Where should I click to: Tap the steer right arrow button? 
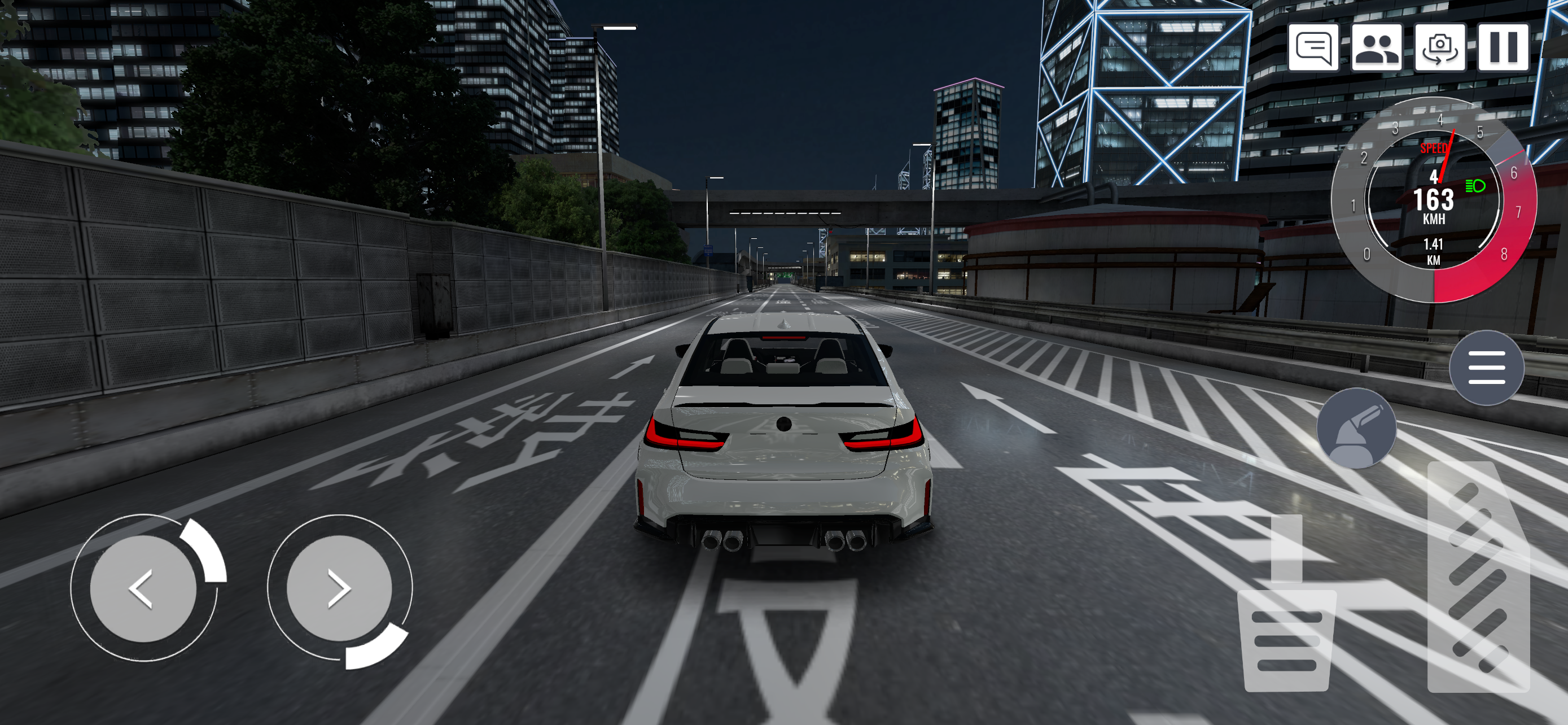pos(339,589)
